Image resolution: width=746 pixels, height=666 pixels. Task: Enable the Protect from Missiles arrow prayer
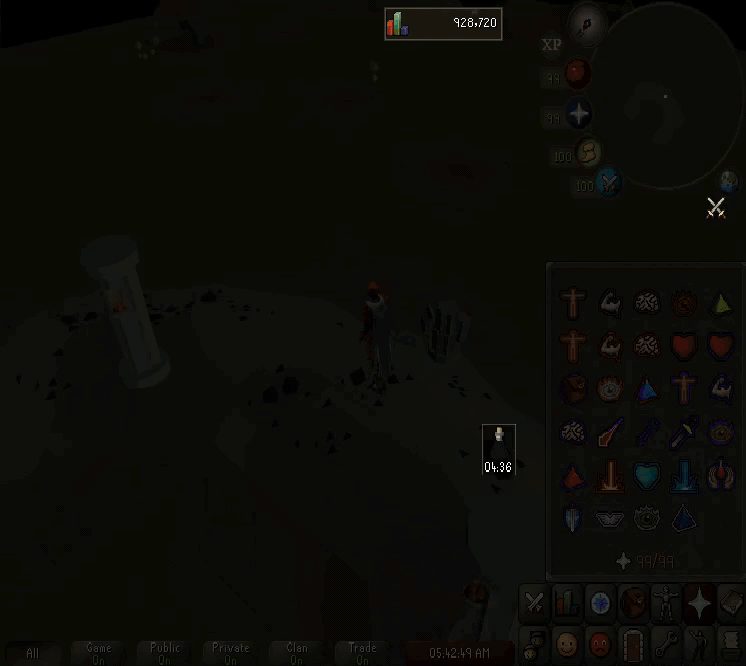(646, 434)
